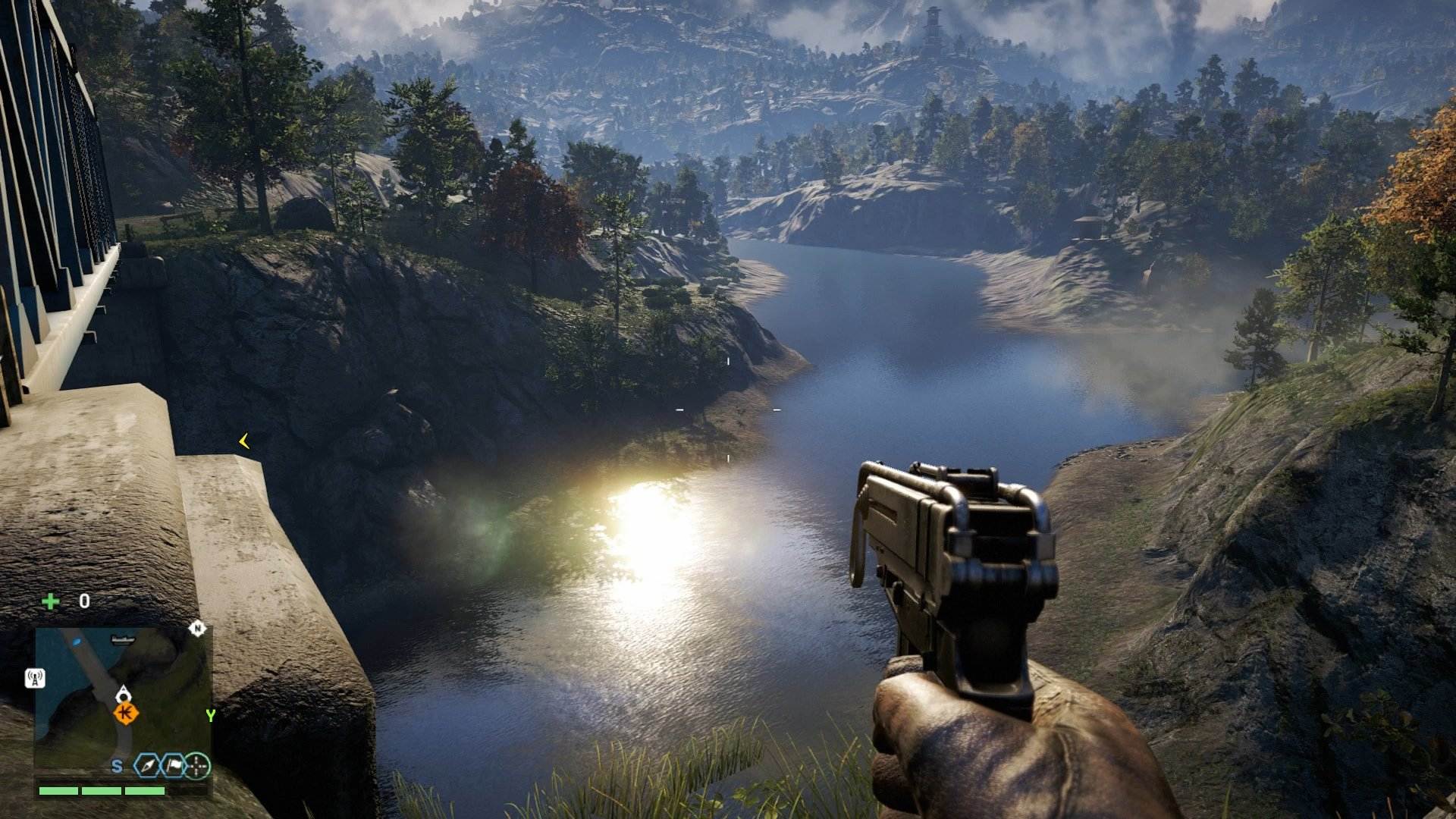Click the syringe count reading 0

pyautogui.click(x=84, y=600)
